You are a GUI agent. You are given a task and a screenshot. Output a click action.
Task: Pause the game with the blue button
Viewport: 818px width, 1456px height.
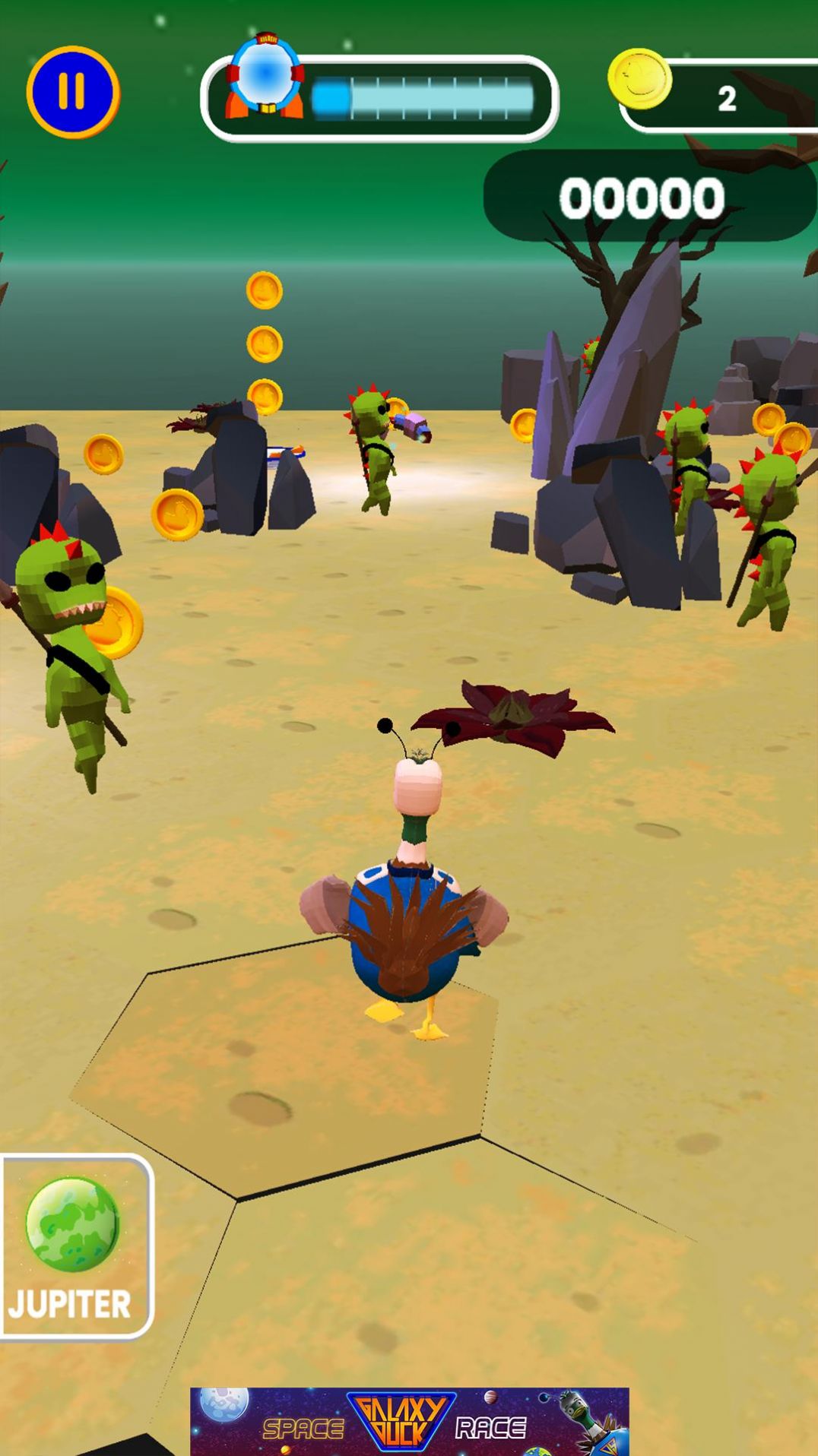pyautogui.click(x=73, y=93)
